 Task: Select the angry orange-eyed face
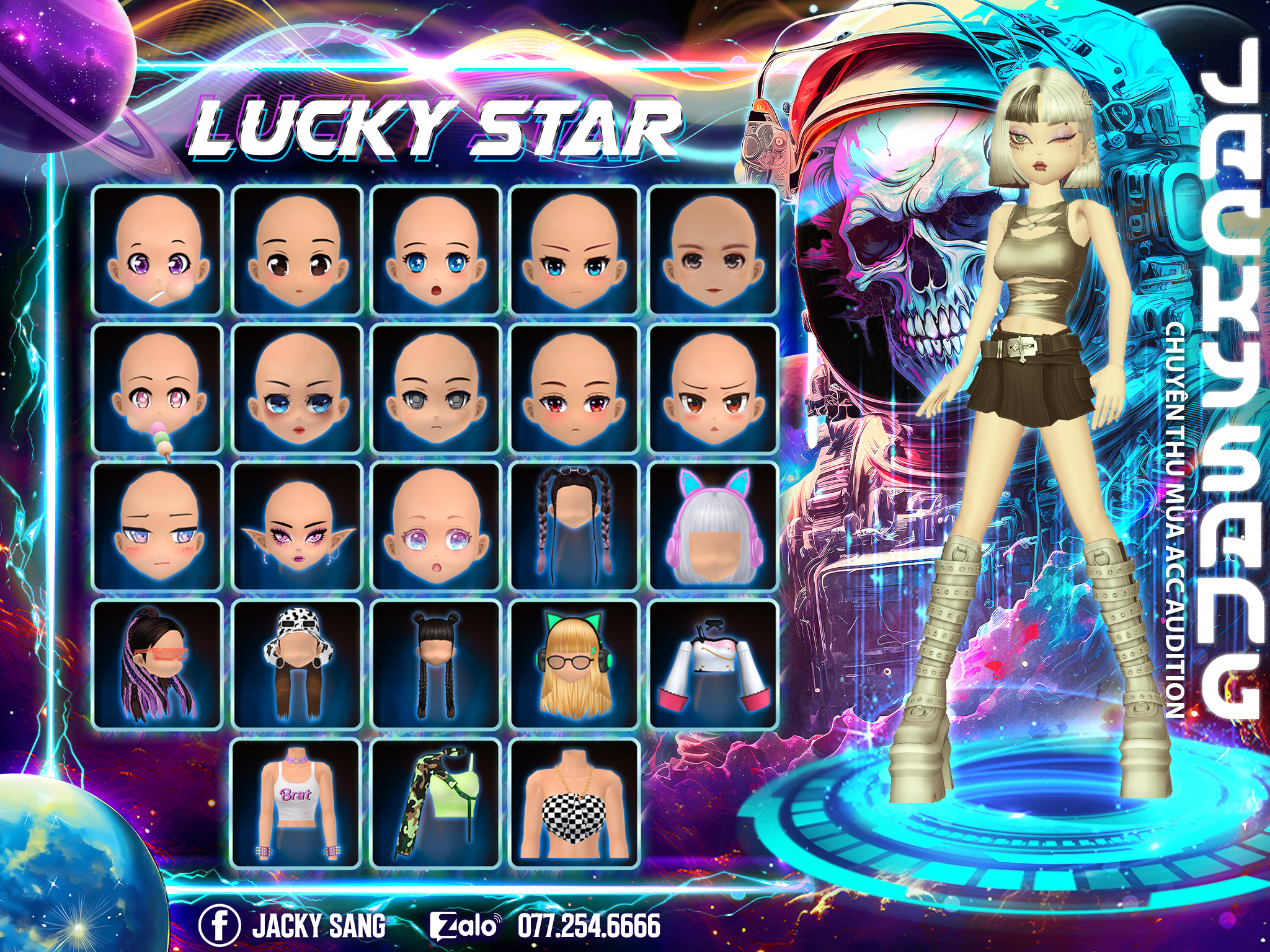(713, 389)
